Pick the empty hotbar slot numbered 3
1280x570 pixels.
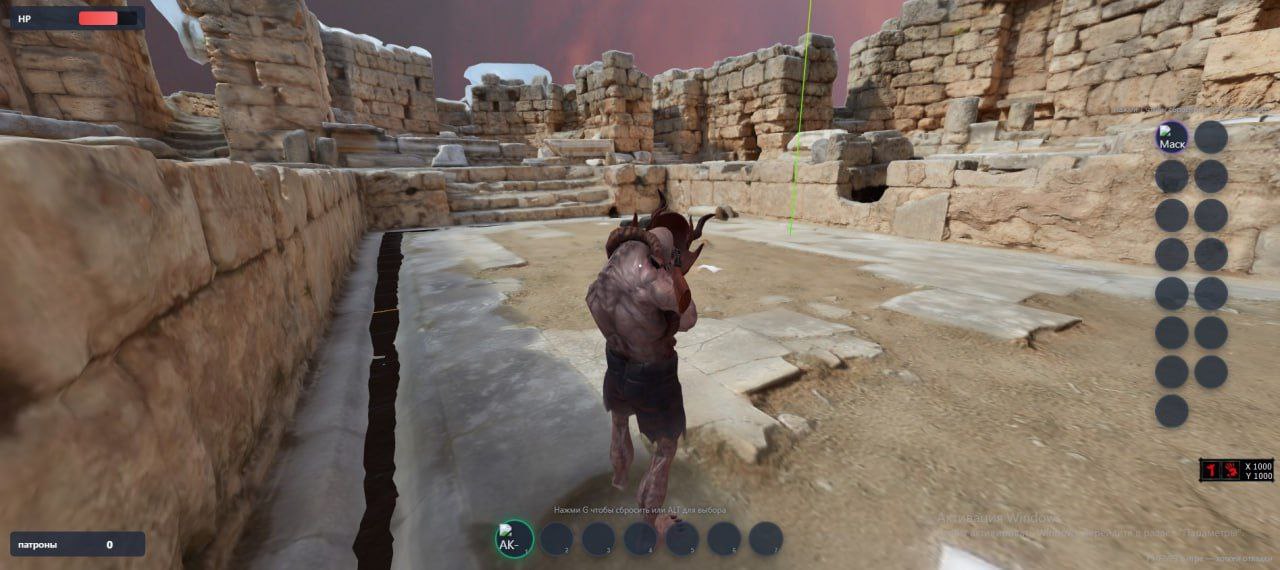[x=598, y=539]
